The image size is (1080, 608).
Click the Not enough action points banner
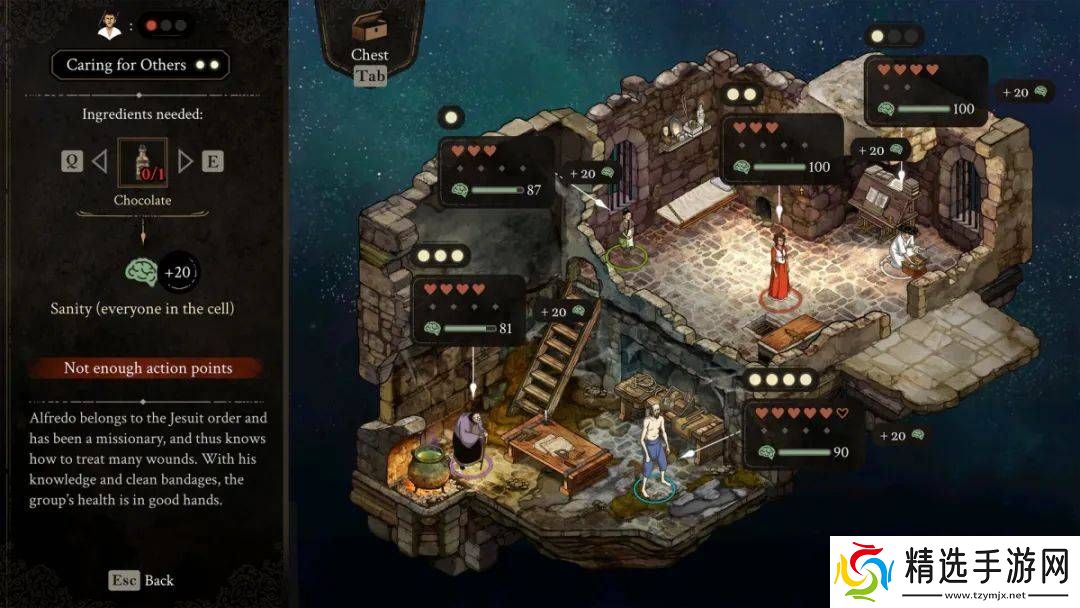click(x=147, y=368)
